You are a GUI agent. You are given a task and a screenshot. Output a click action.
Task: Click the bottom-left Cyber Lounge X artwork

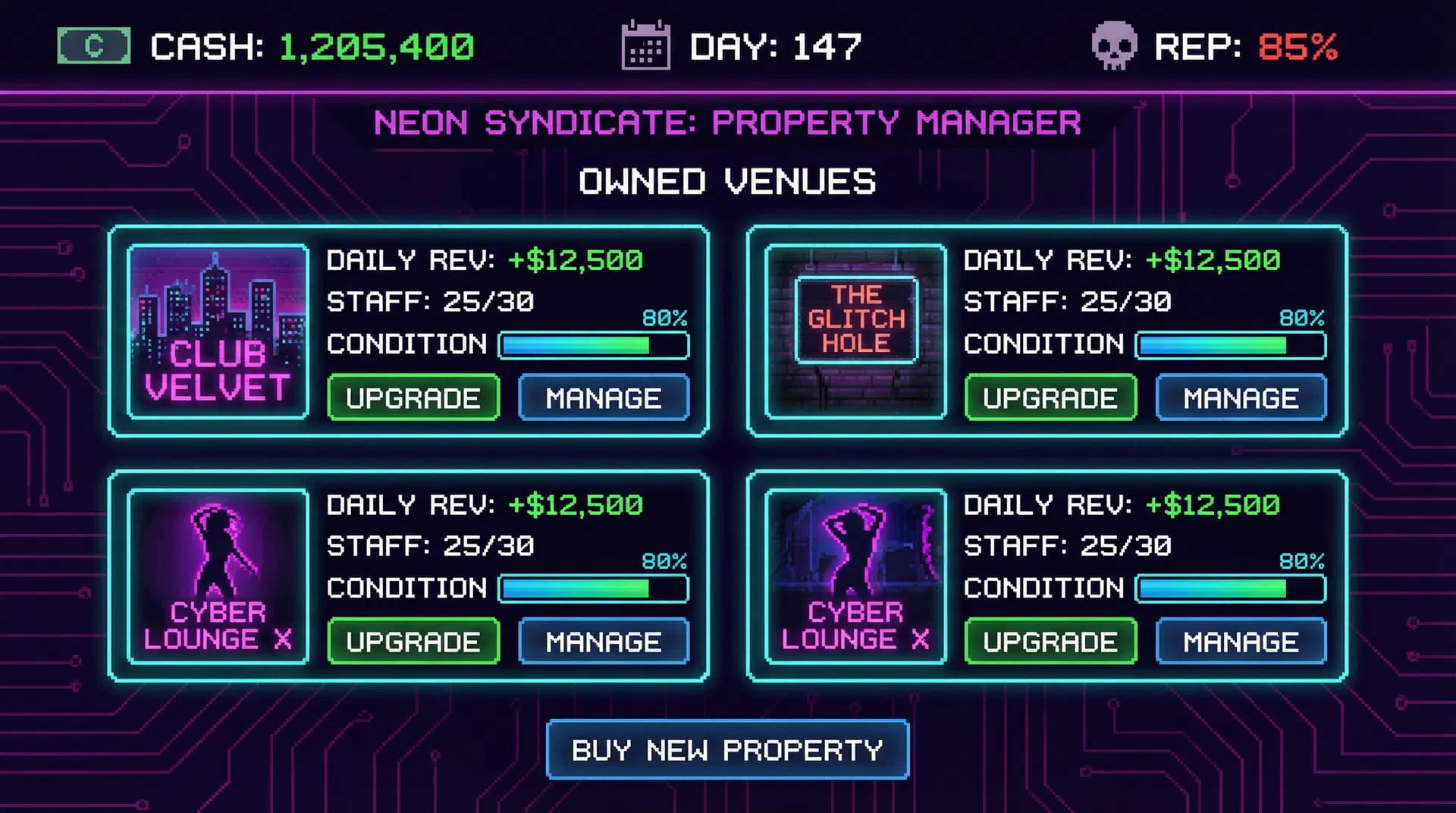click(218, 574)
